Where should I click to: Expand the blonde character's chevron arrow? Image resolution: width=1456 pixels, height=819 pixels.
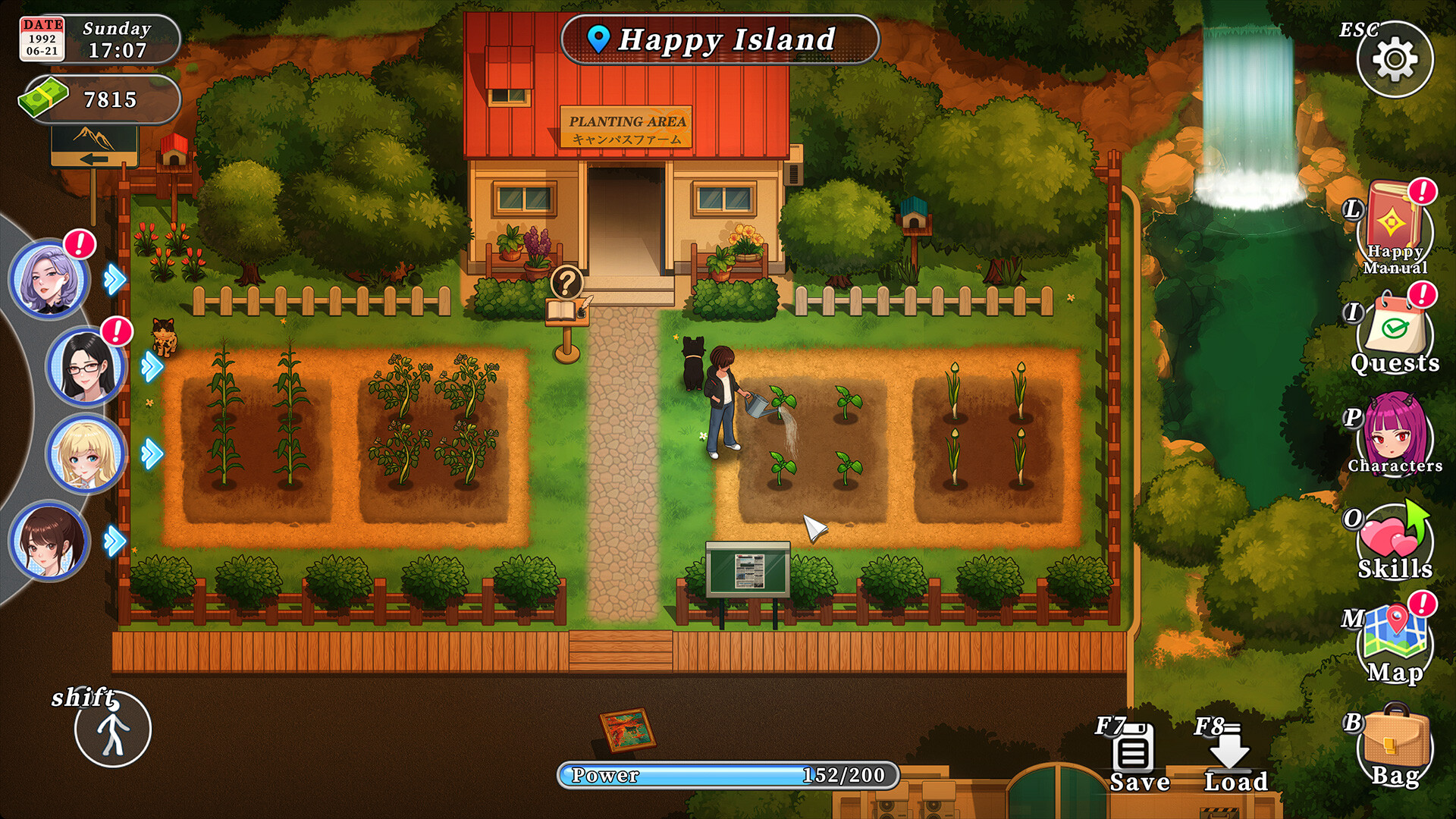coord(152,453)
